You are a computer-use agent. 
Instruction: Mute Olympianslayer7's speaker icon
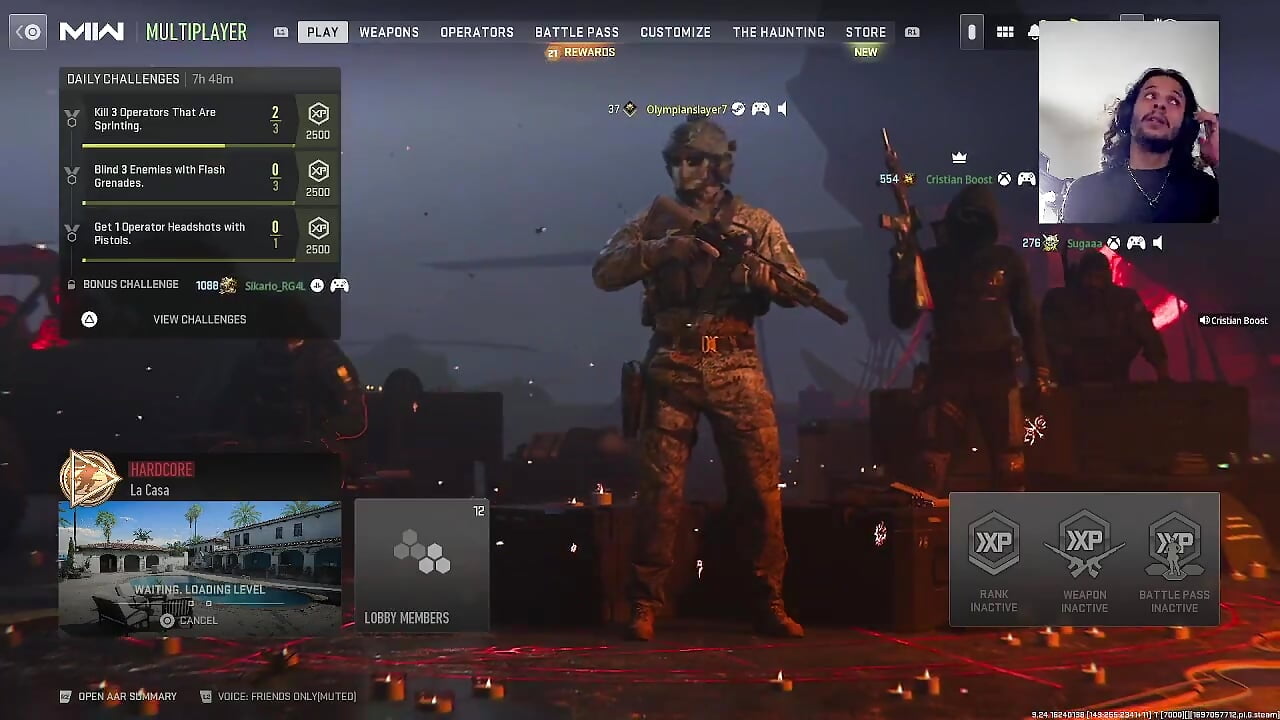pyautogui.click(x=781, y=108)
